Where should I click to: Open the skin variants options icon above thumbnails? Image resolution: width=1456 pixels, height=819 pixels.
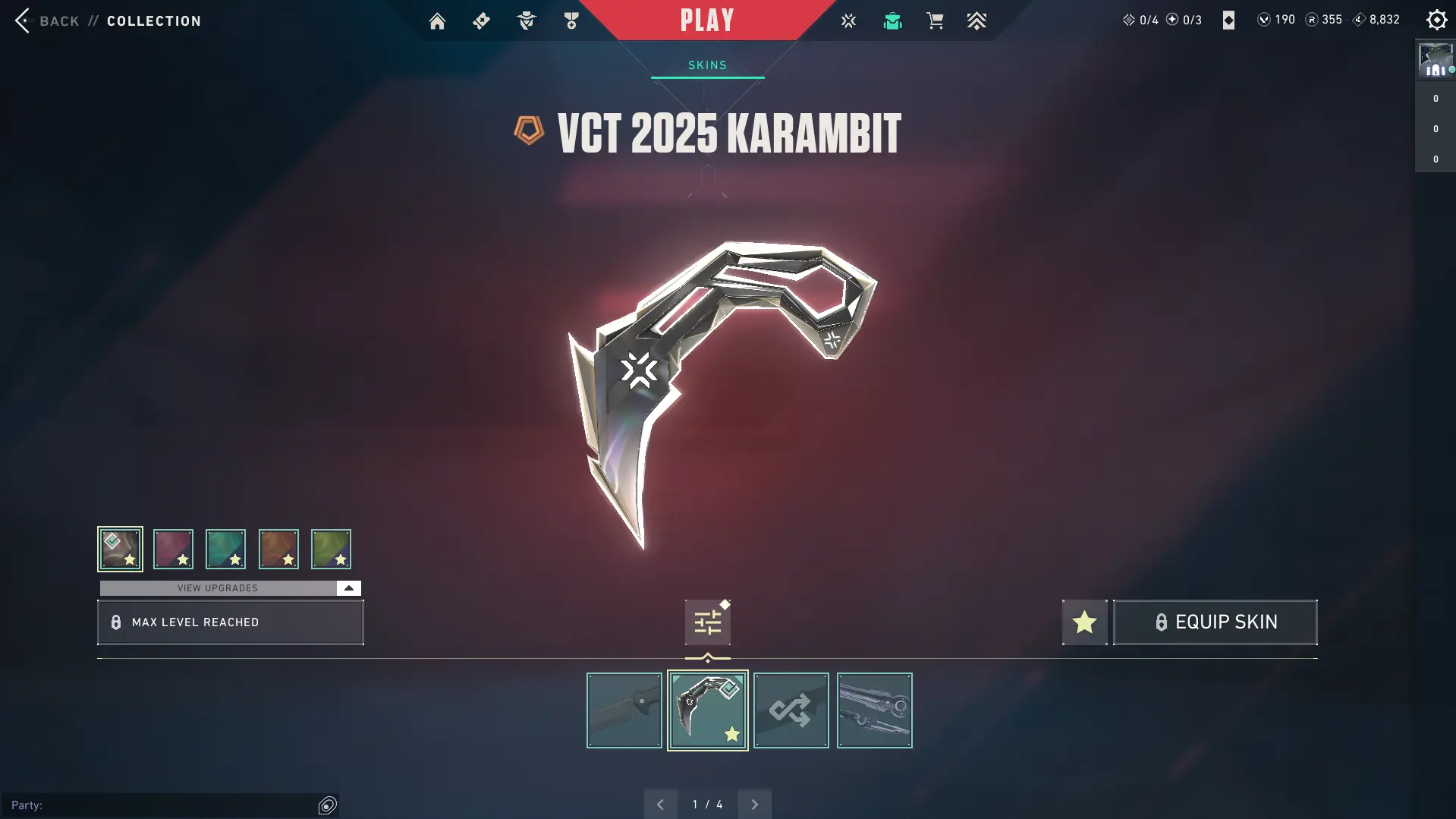pos(707,621)
